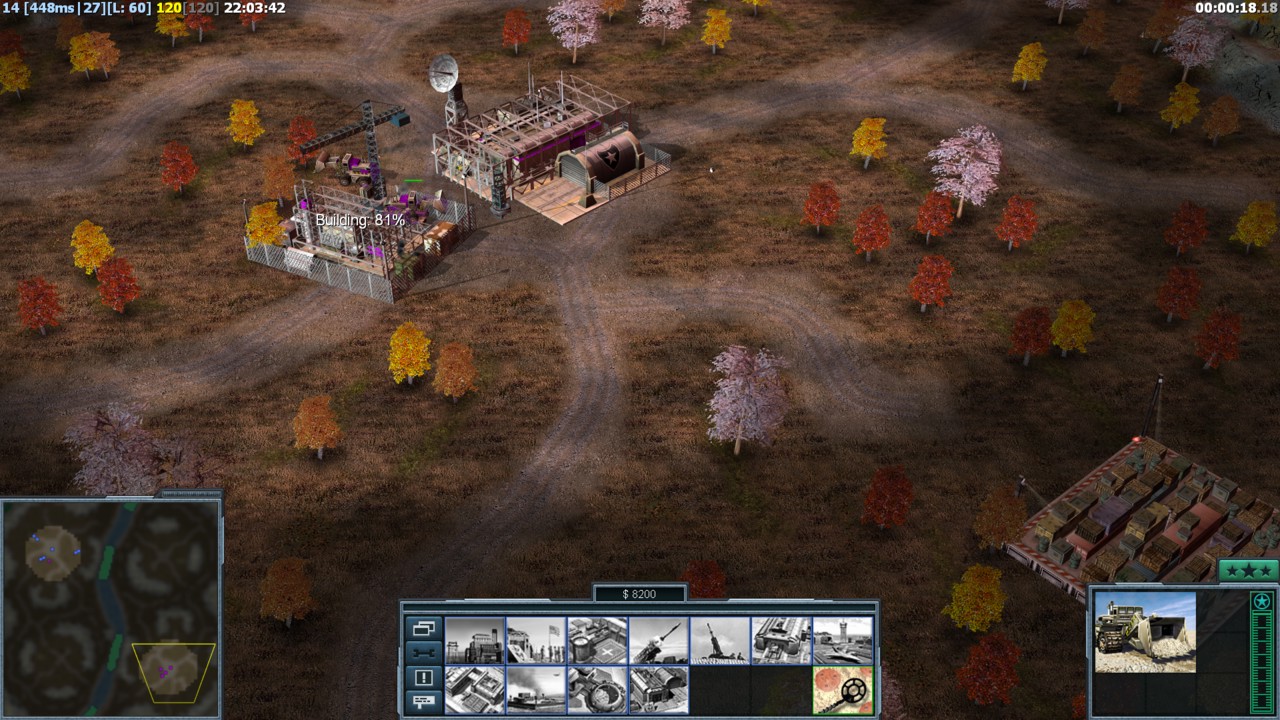Image resolution: width=1280 pixels, height=720 pixels.
Task: Select the strategy center build icon
Action: pos(474,690)
